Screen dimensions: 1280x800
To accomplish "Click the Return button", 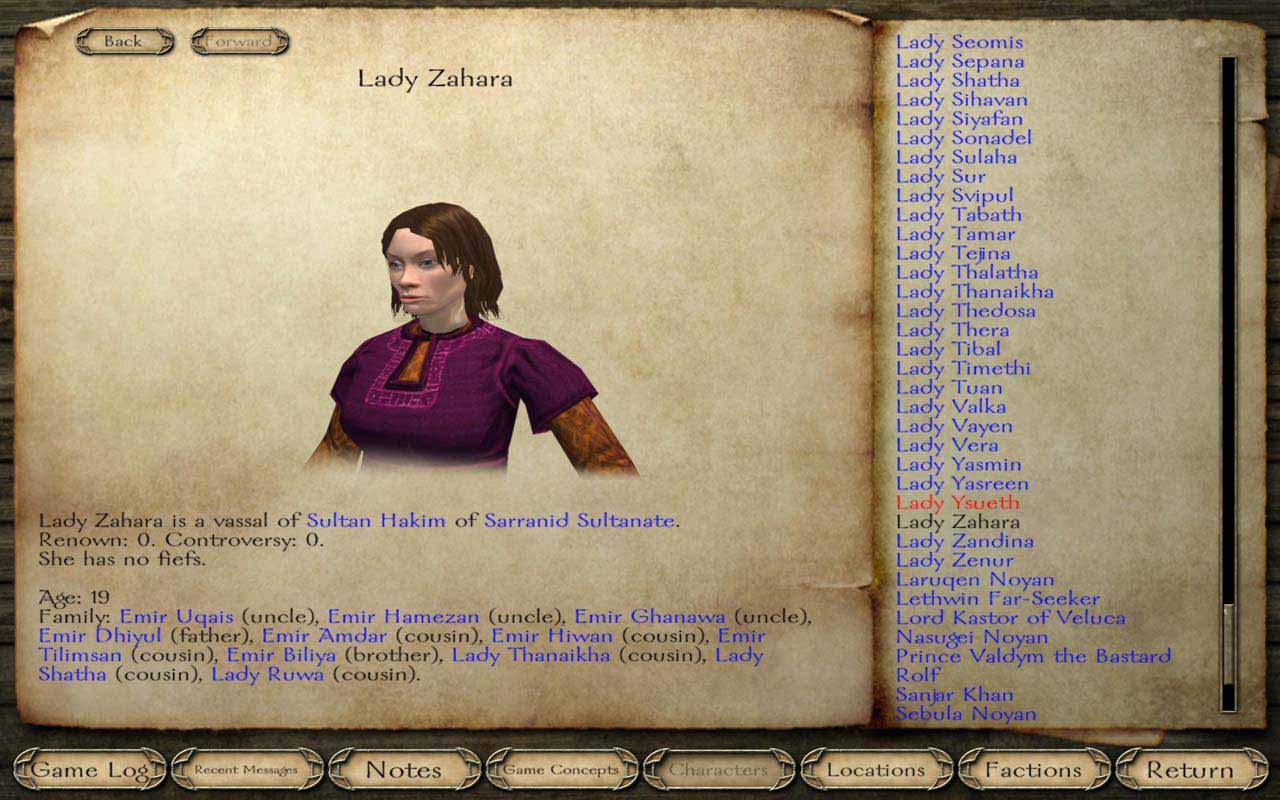I will (1190, 770).
